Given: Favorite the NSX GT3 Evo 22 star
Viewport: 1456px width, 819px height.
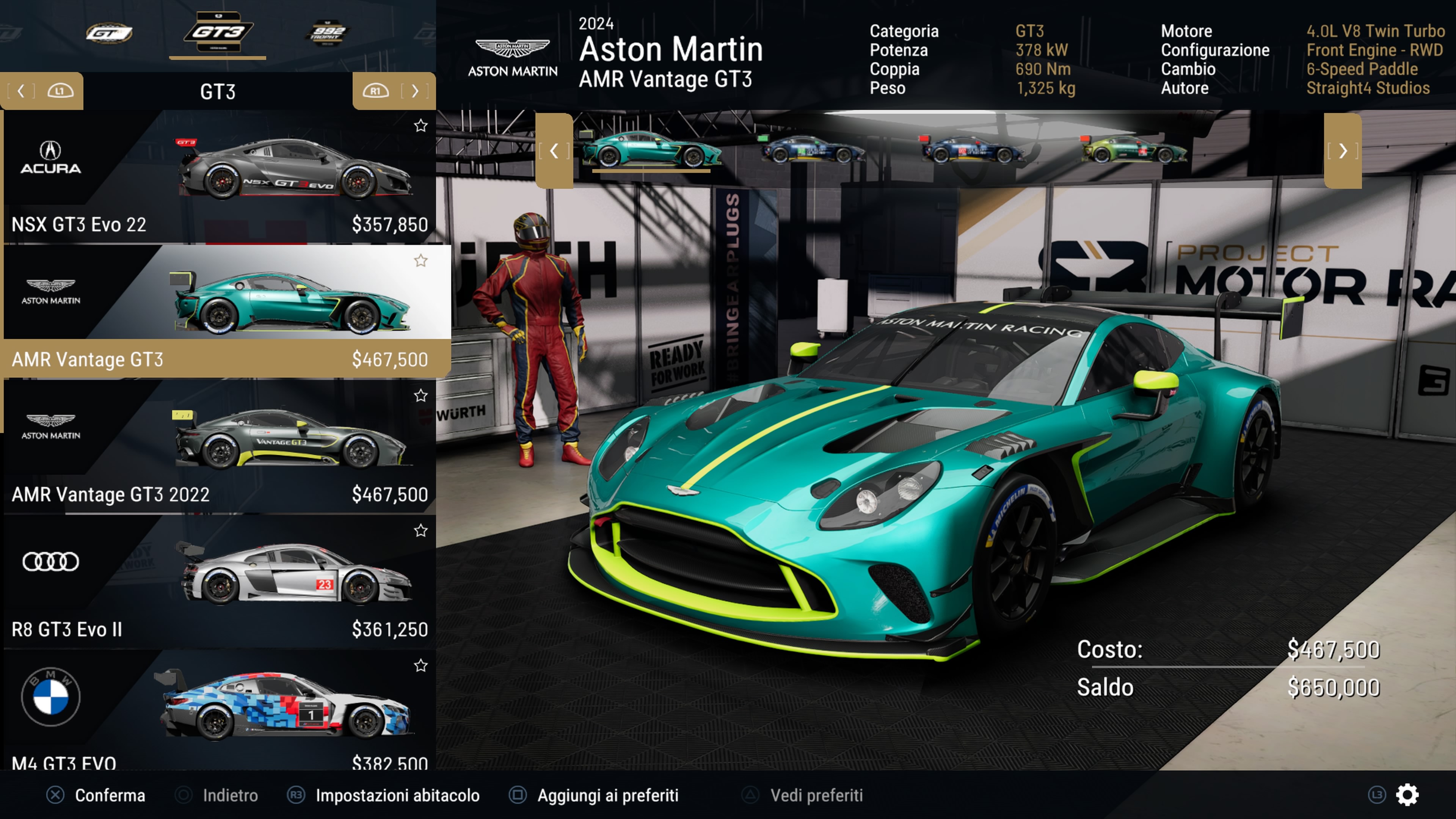Looking at the screenshot, I should tap(420, 126).
